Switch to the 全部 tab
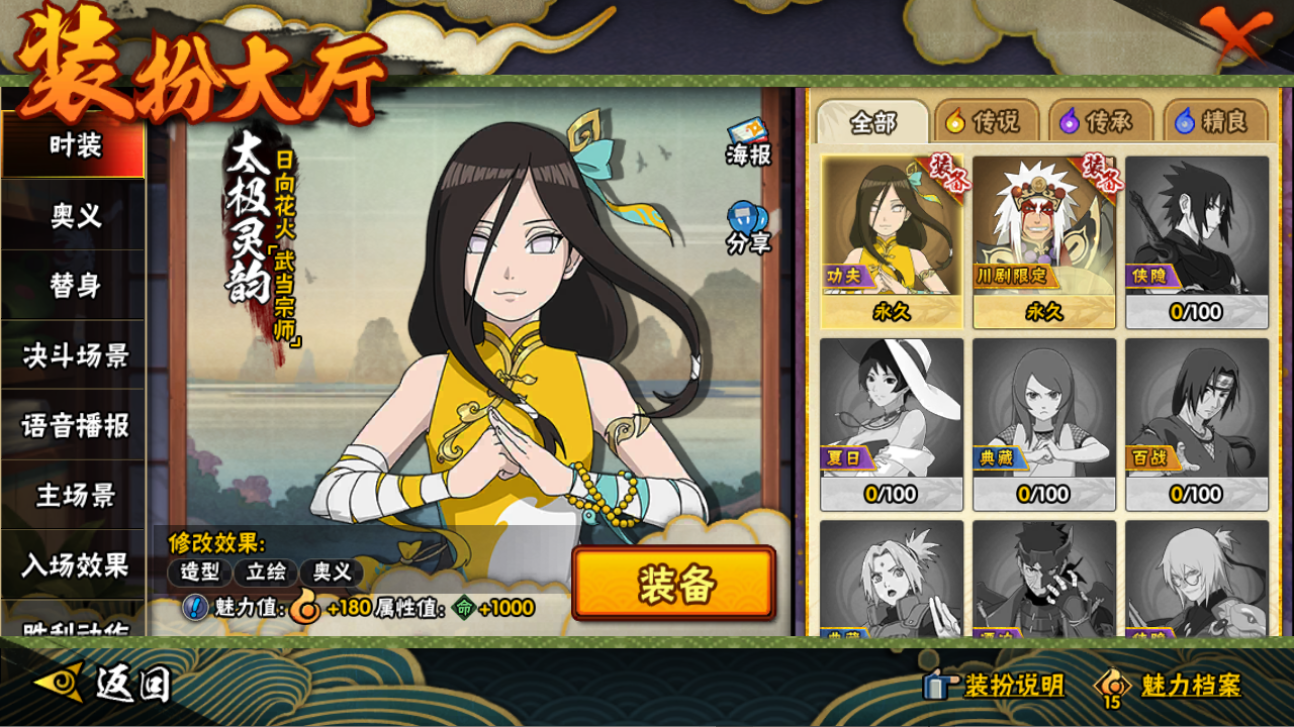Viewport: 1294px width, 727px height. click(873, 123)
